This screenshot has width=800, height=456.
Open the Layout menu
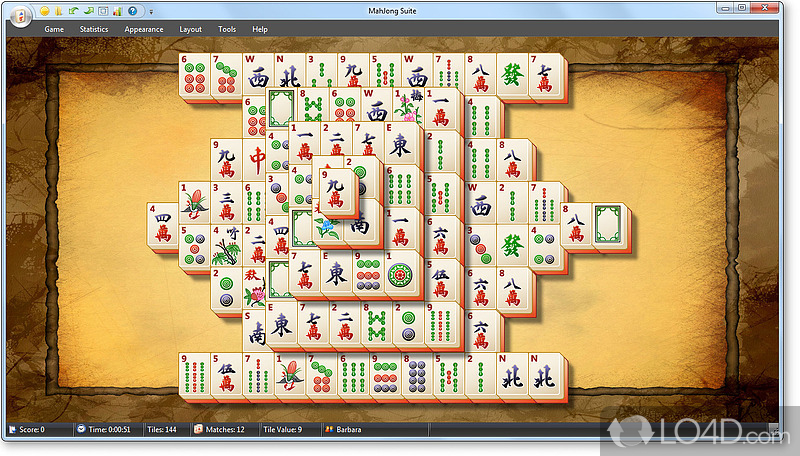tap(190, 30)
